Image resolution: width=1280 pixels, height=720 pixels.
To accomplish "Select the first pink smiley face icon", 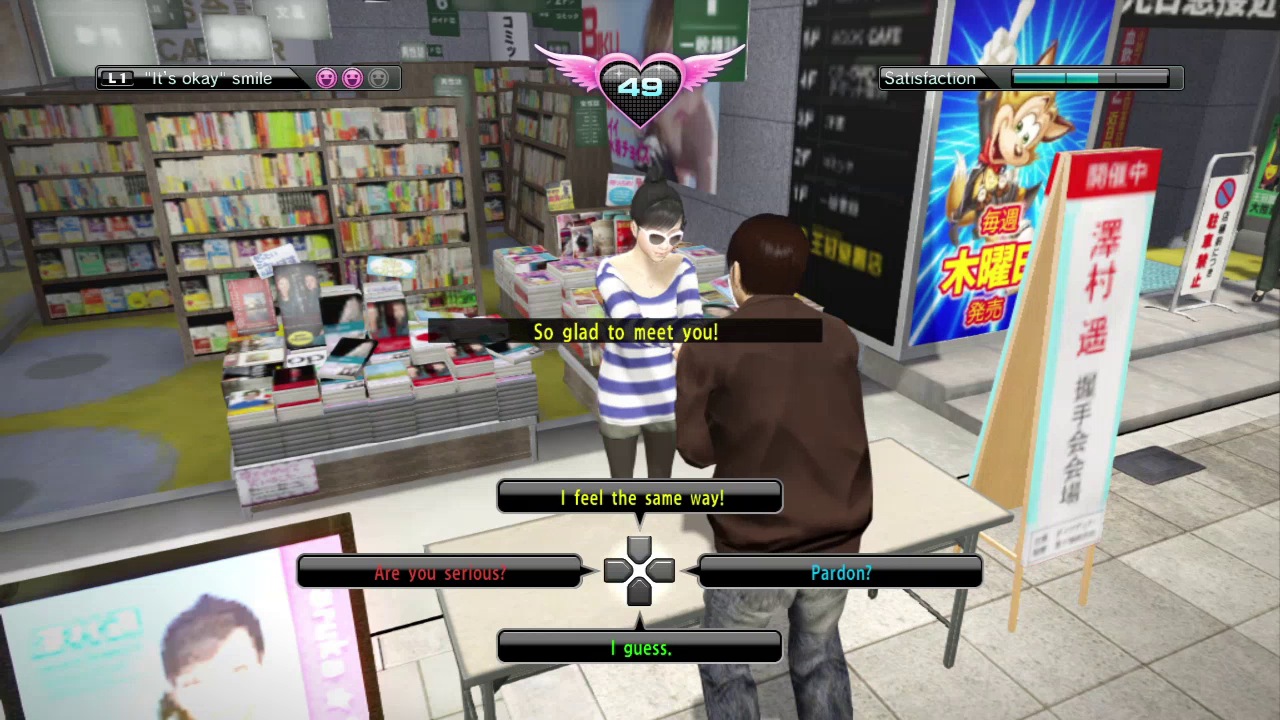I will click(x=327, y=78).
